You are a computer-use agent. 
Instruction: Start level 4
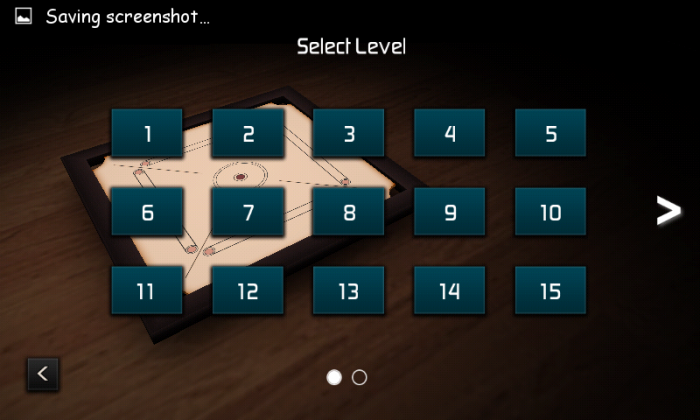[x=450, y=133]
